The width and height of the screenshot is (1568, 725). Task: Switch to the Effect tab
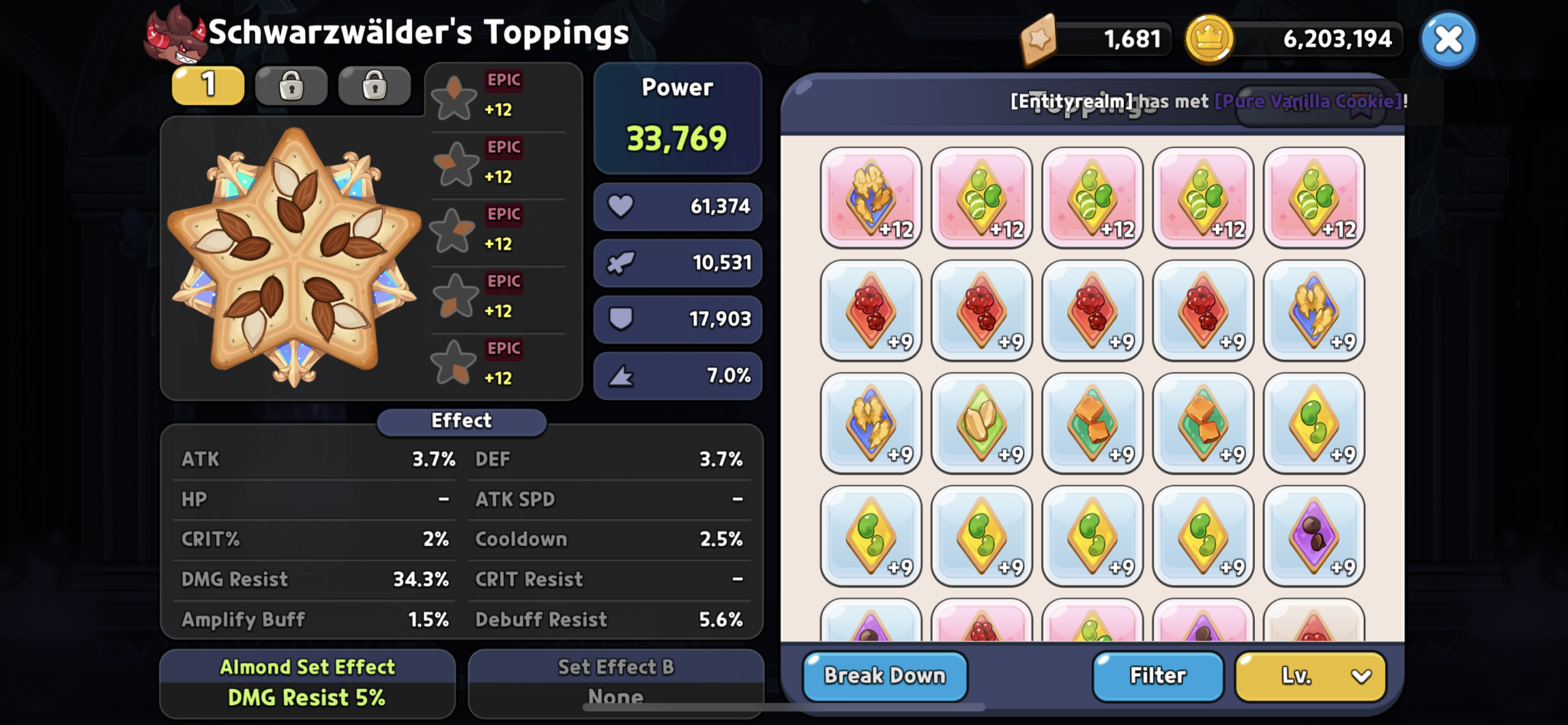point(460,420)
